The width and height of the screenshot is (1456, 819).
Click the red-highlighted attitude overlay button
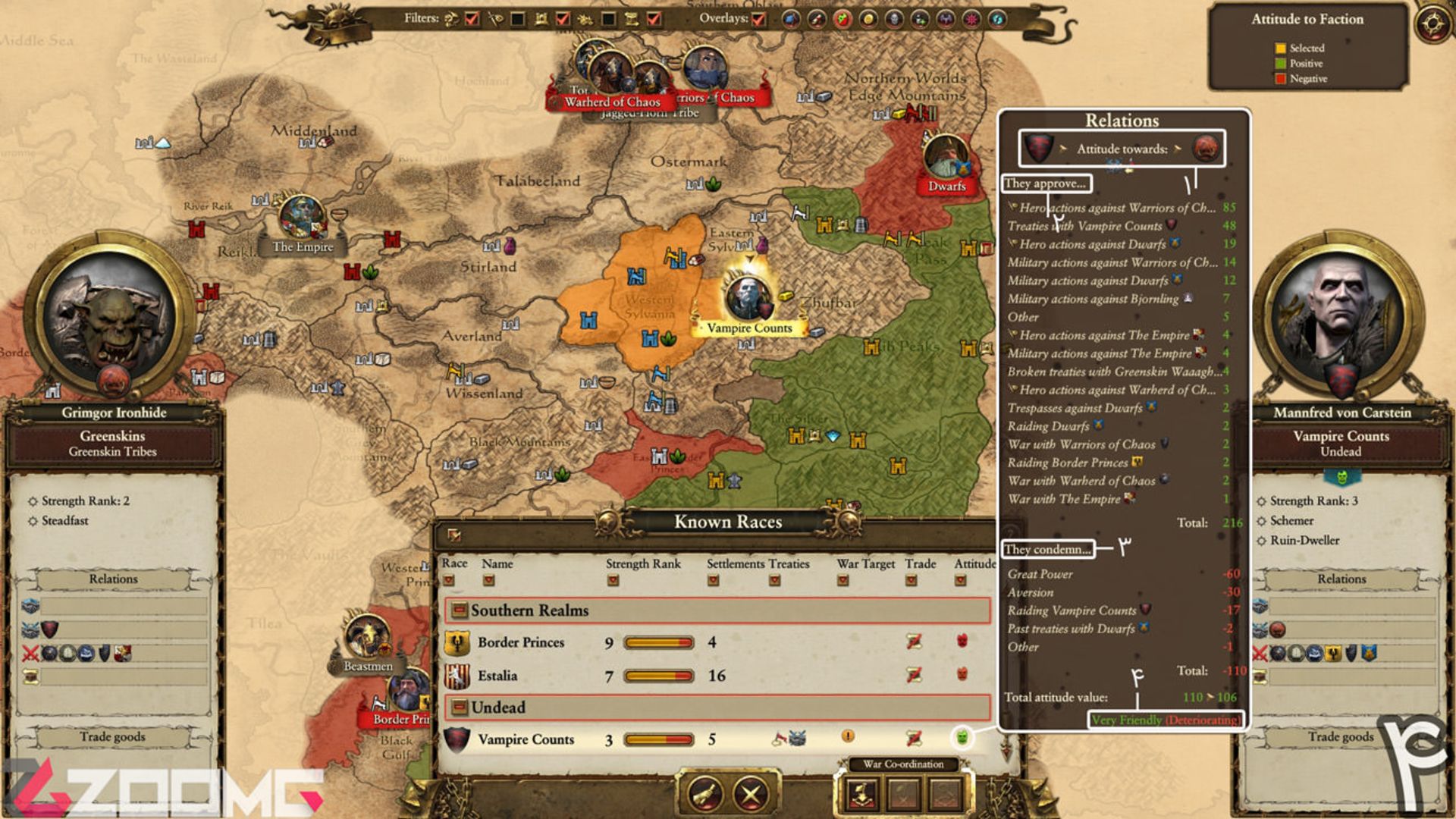(x=843, y=19)
